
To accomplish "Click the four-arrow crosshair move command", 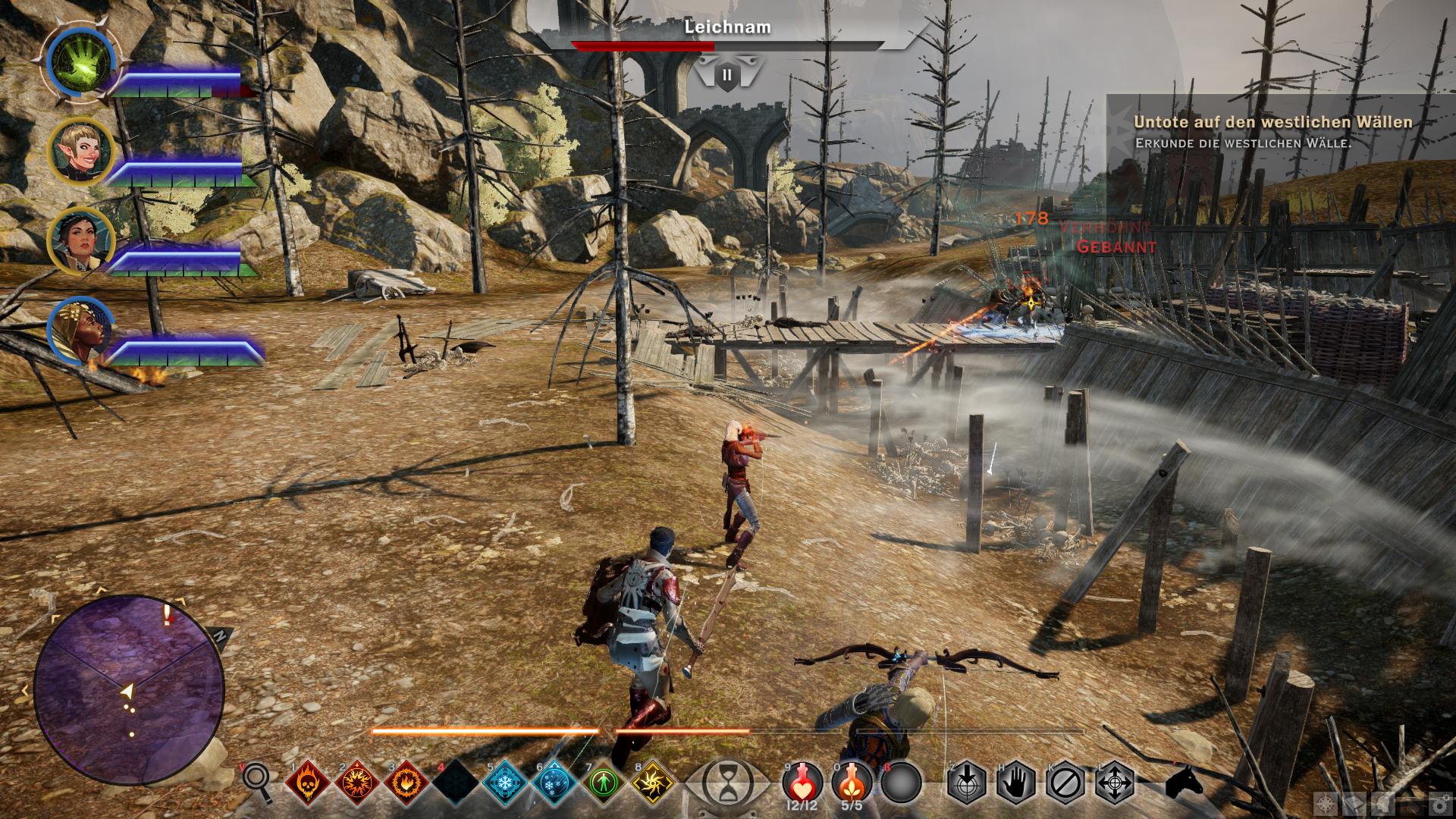I will pyautogui.click(x=1115, y=782).
